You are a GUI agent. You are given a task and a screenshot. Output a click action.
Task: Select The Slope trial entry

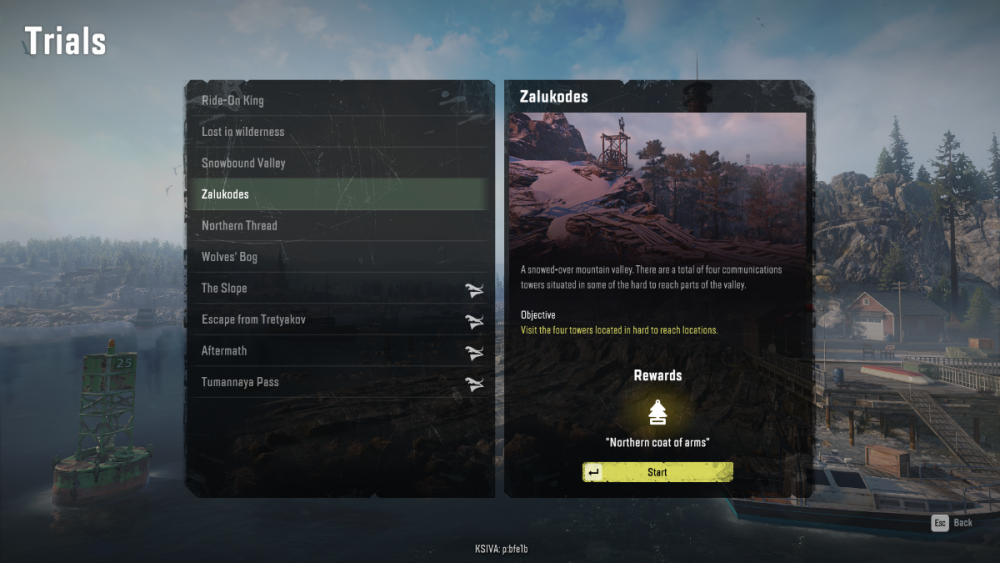340,288
